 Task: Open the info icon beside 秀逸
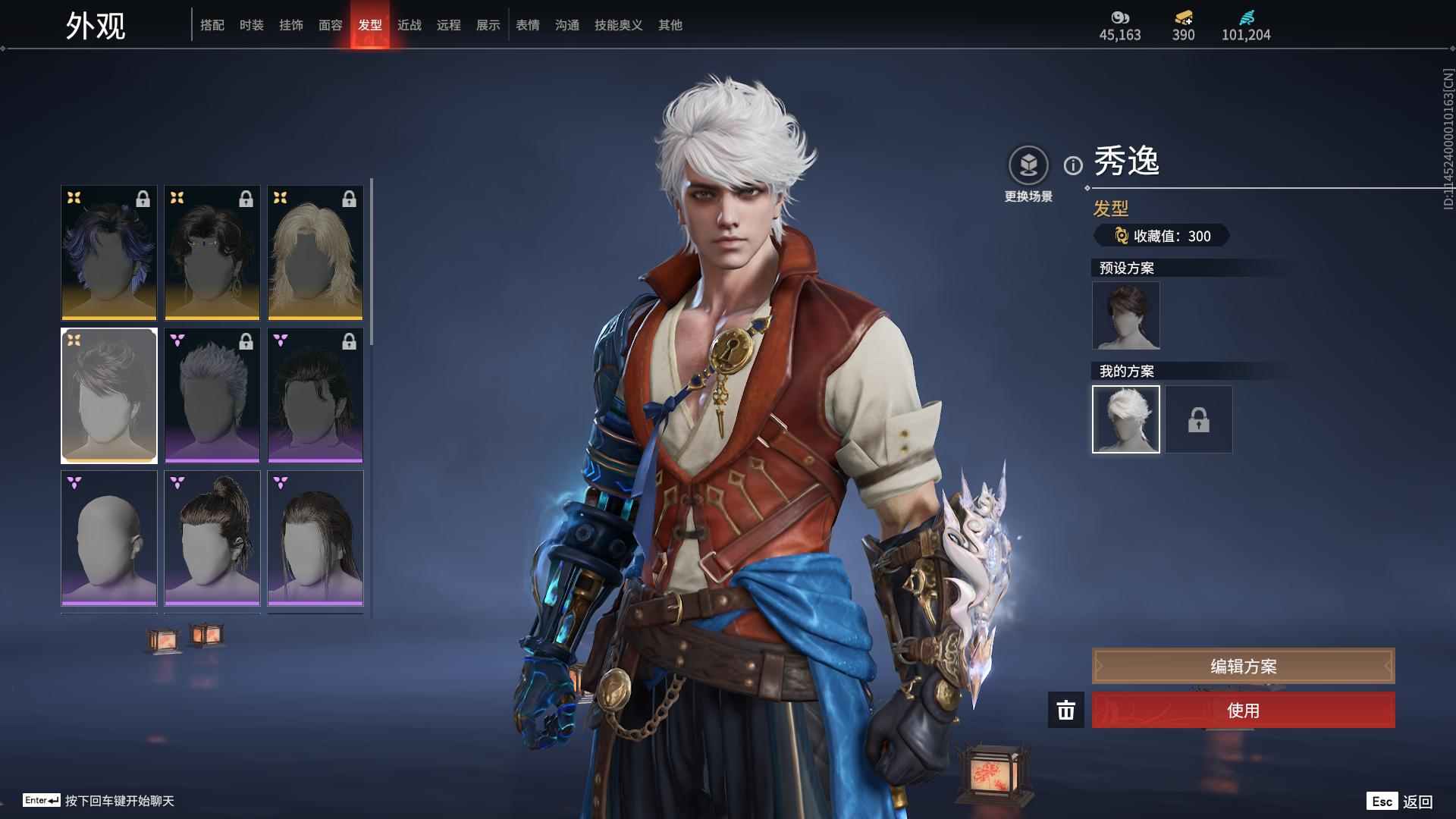coord(1073,165)
